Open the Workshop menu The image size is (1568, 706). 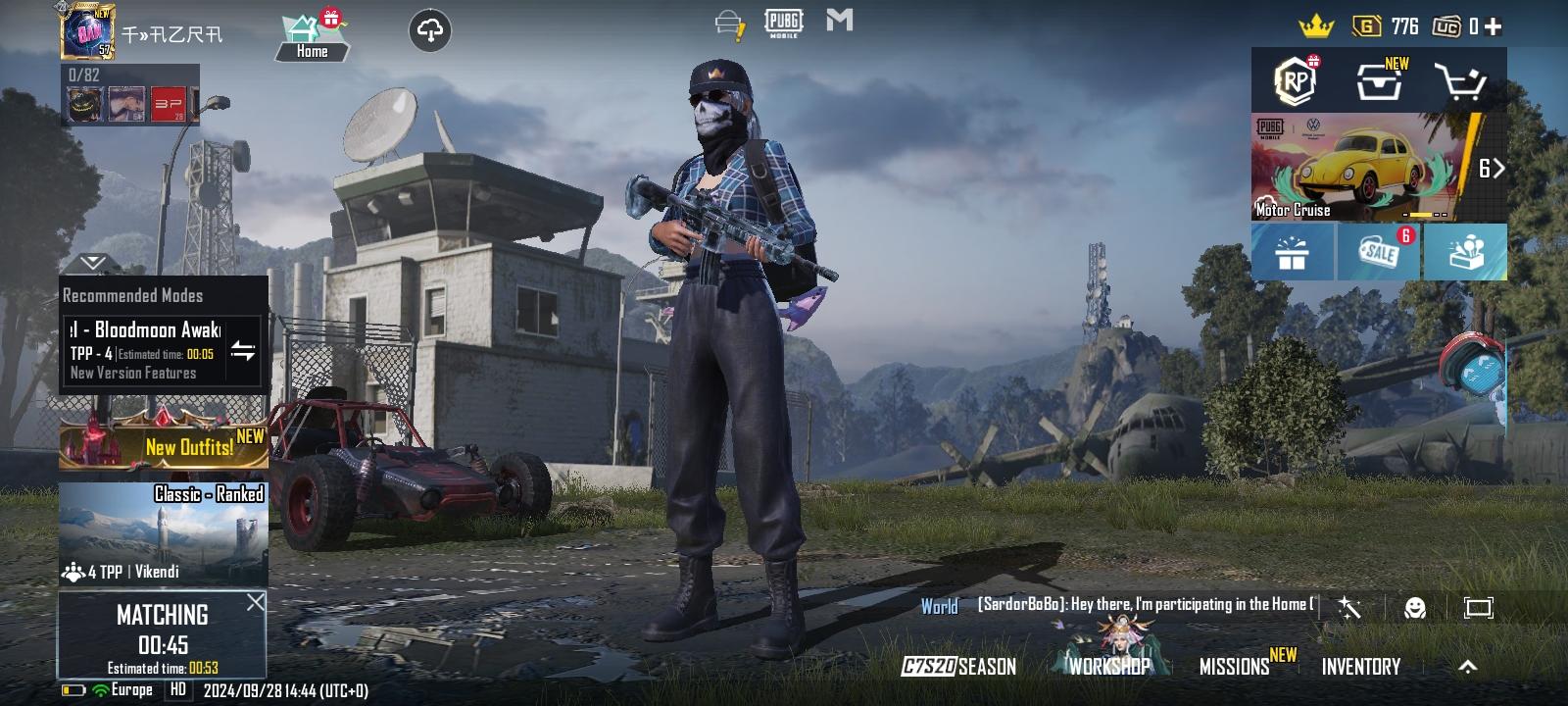point(1109,666)
